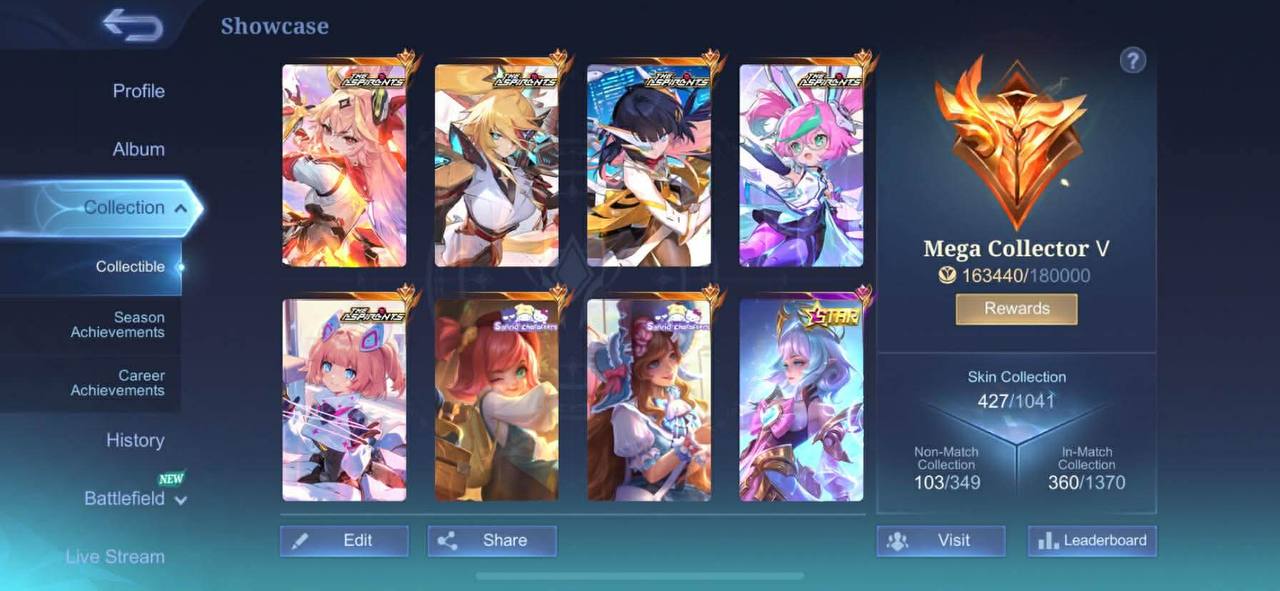Choose the blue-hat Sanrio Characters skin card
The image size is (1280, 591).
click(x=649, y=398)
